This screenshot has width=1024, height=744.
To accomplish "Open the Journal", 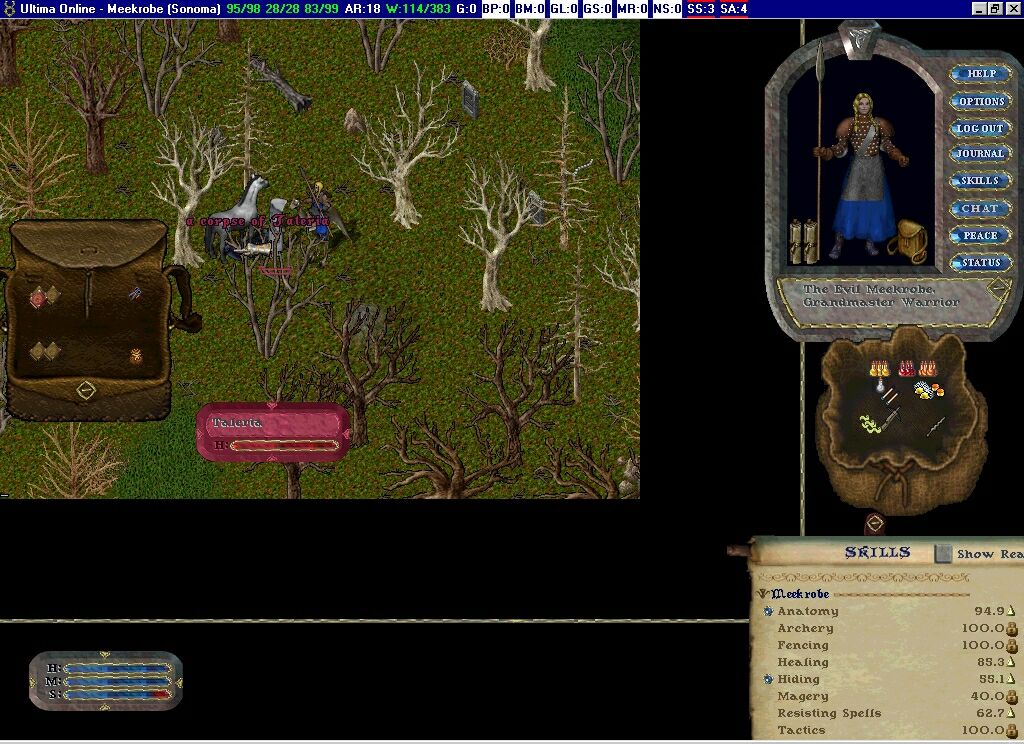I will 980,154.
